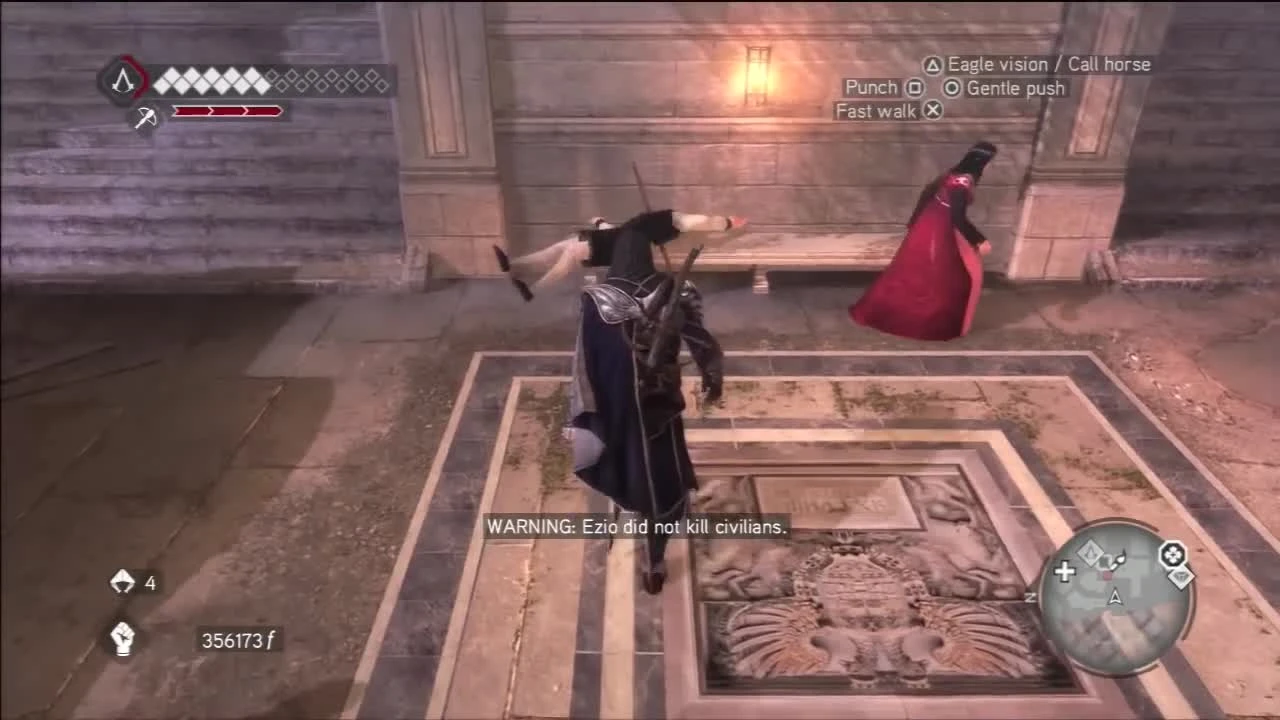Click the paintbrush shop marker on minimap
This screenshot has width=1280, height=720.
(1116, 560)
